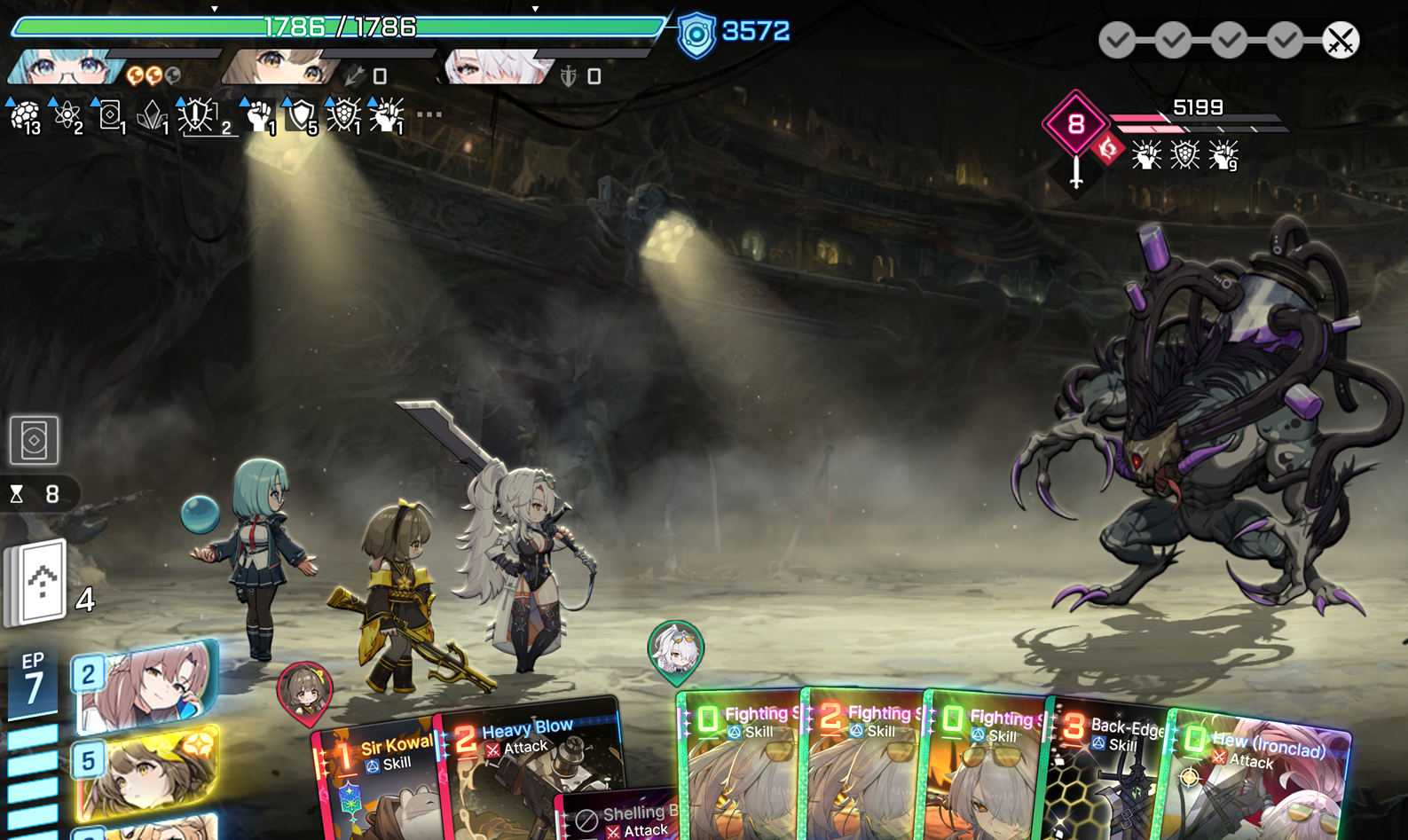Inspect the enemy debuff icon with 9 stacks

(1223, 155)
